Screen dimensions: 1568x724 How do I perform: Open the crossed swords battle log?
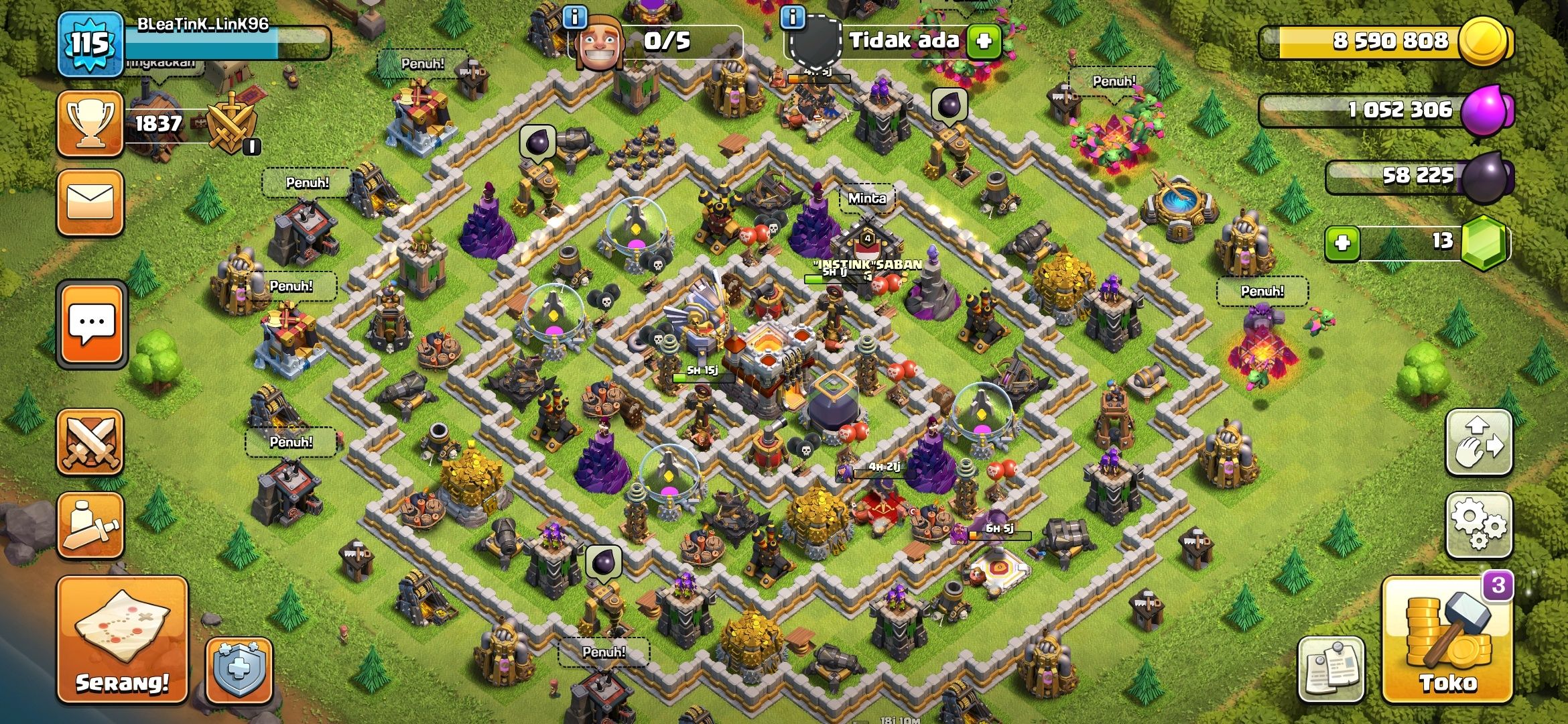click(90, 442)
